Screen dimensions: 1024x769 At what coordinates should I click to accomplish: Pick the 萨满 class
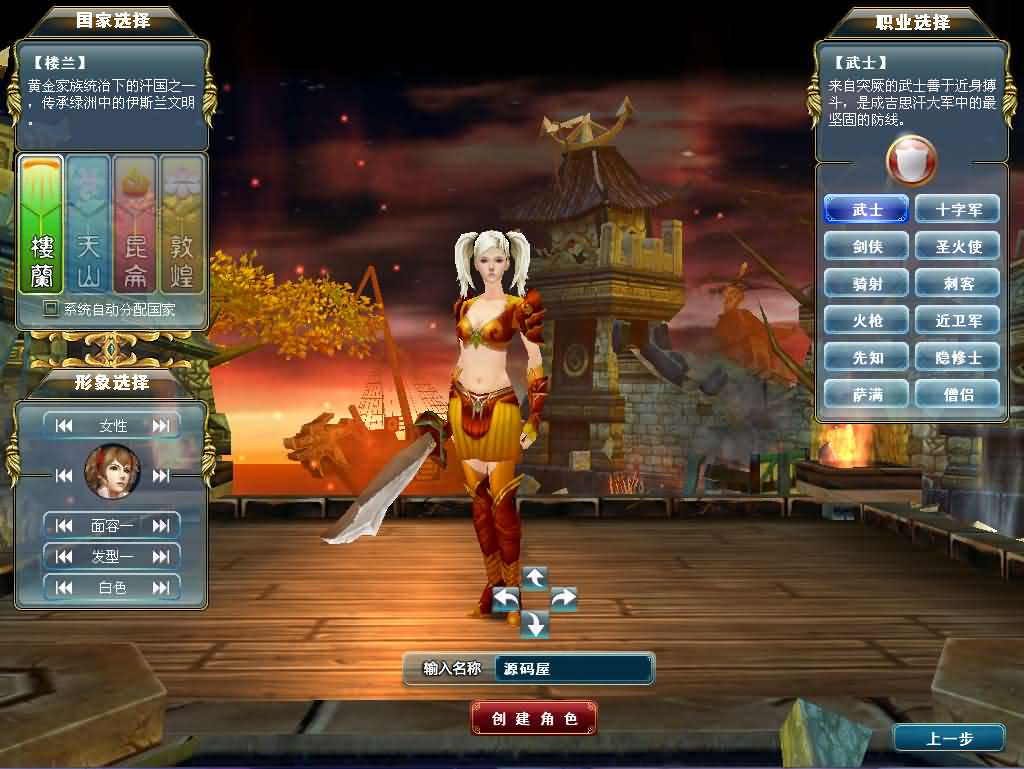(867, 395)
